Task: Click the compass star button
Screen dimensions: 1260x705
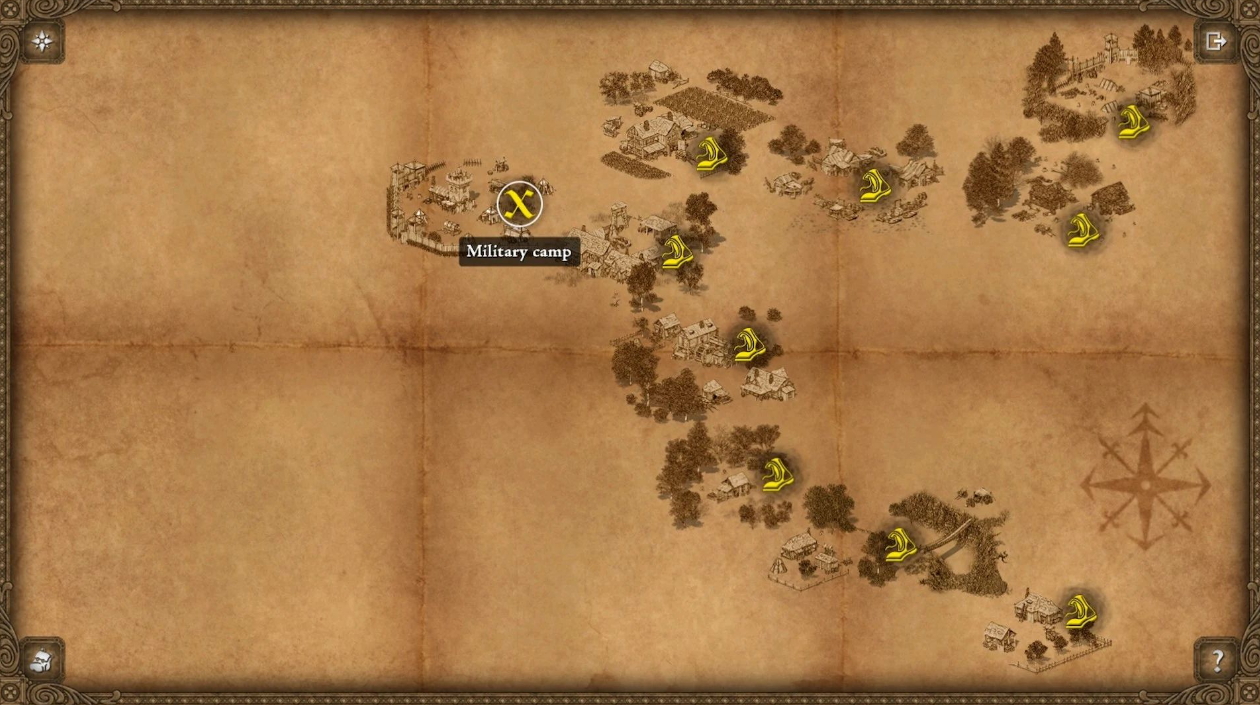Action: pyautogui.click(x=43, y=41)
